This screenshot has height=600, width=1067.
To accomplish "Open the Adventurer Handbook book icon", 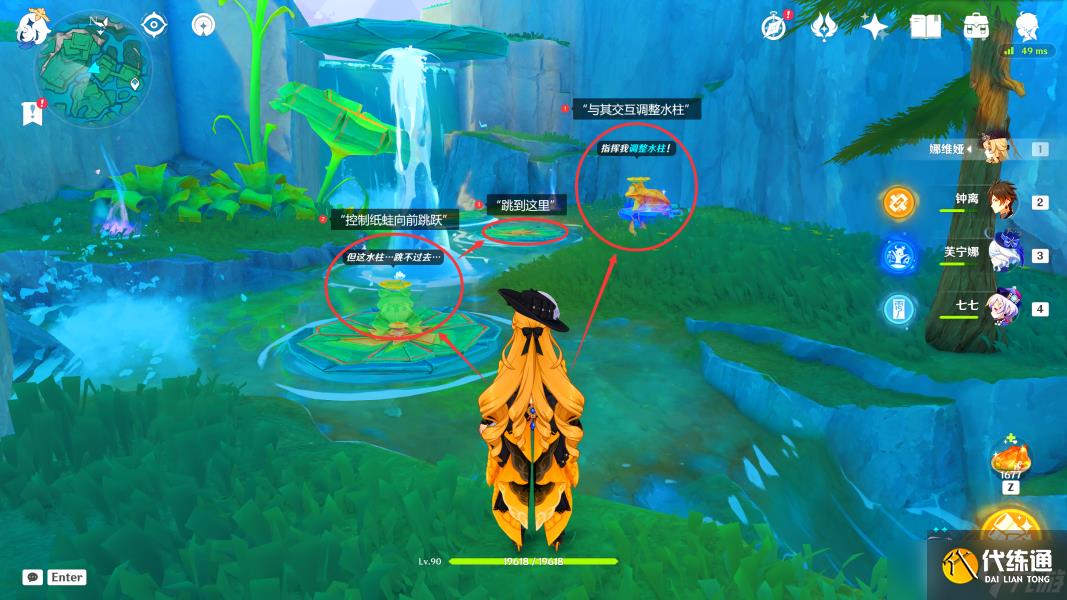I will [925, 27].
